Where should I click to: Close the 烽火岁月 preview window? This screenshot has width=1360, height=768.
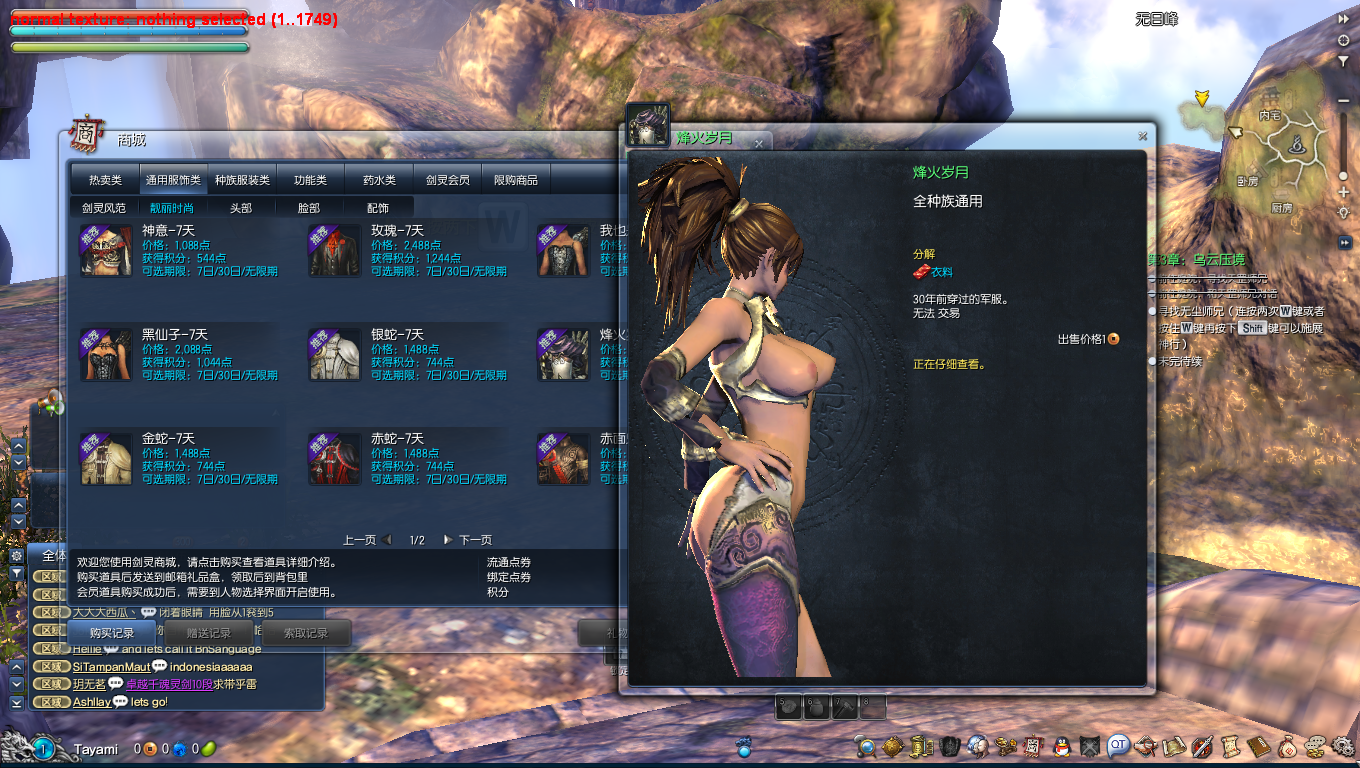click(x=1142, y=136)
